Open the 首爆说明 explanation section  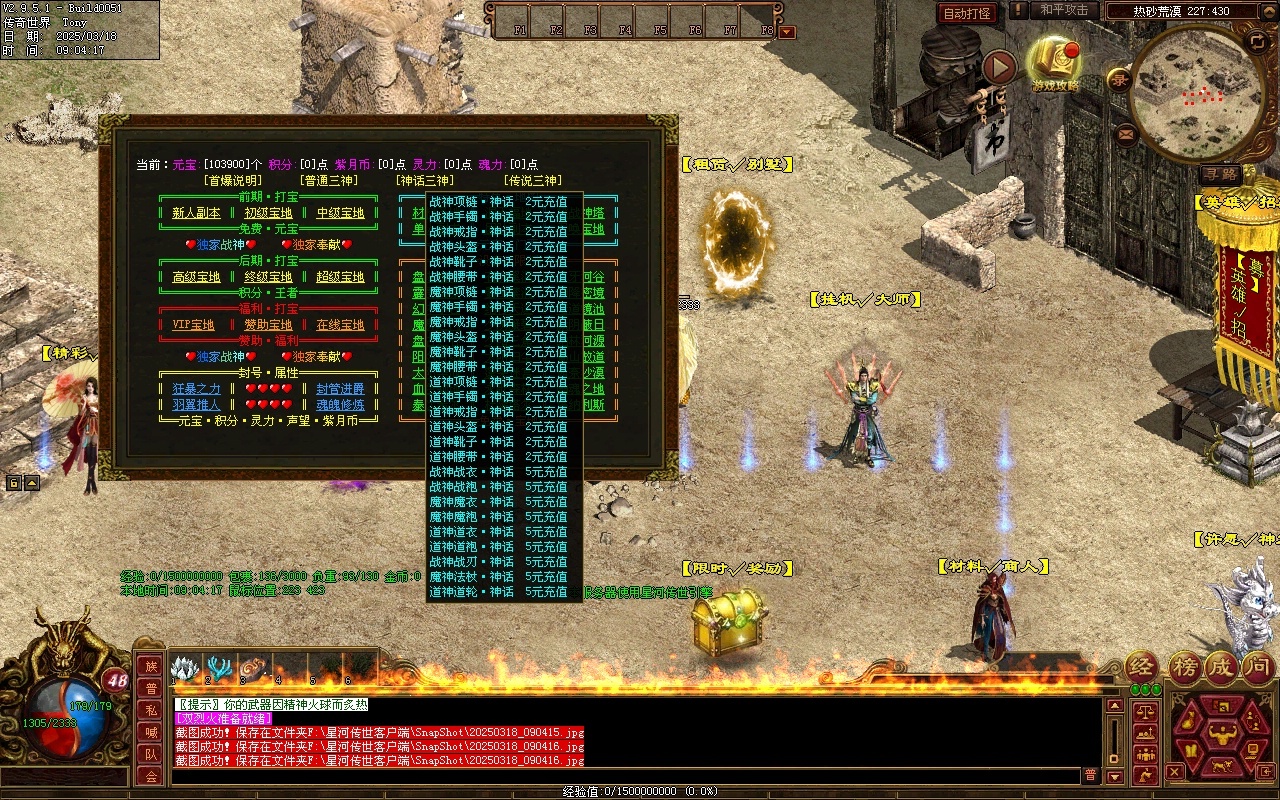232,181
